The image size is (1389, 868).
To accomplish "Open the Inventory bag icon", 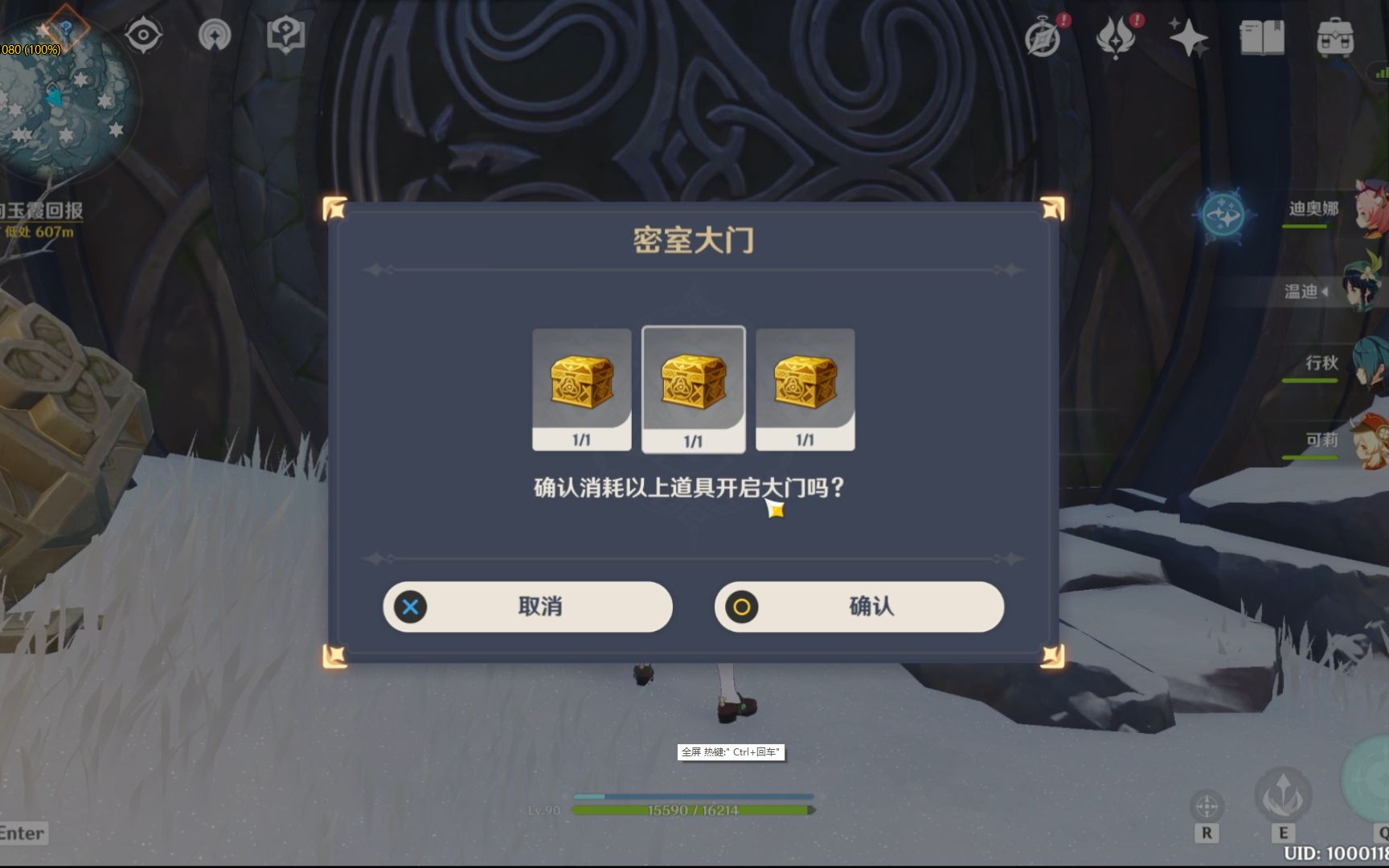I will point(1337,35).
